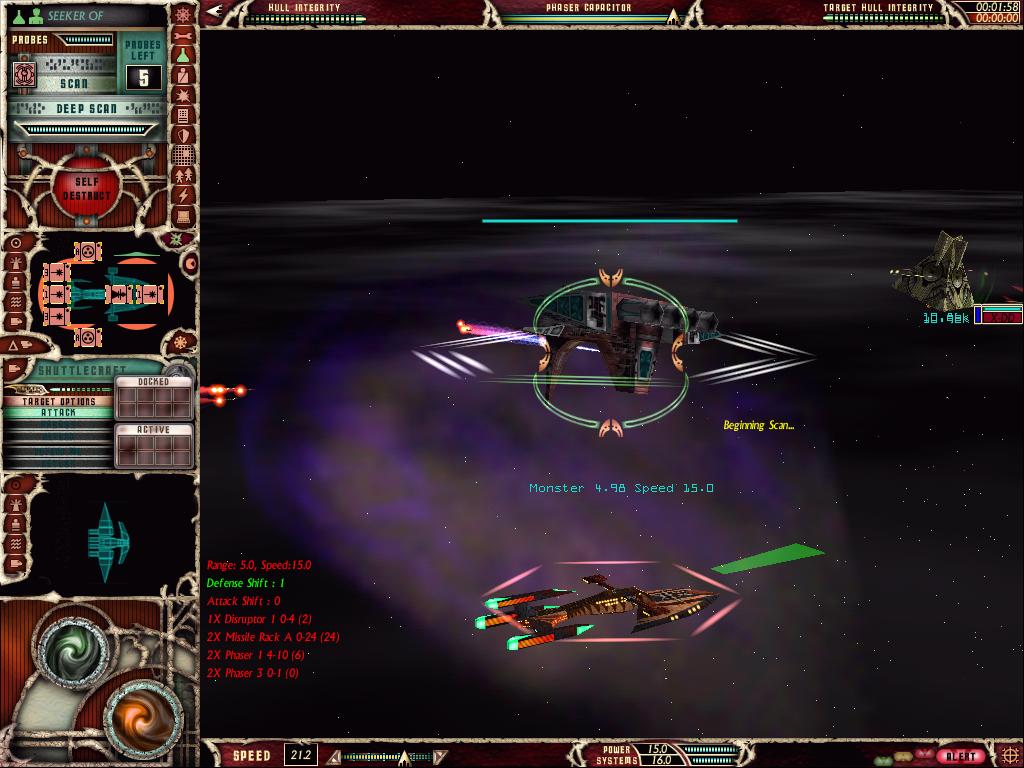The width and height of the screenshot is (1024, 768).
Task: Open the wrench repair panel
Action: (x=183, y=35)
